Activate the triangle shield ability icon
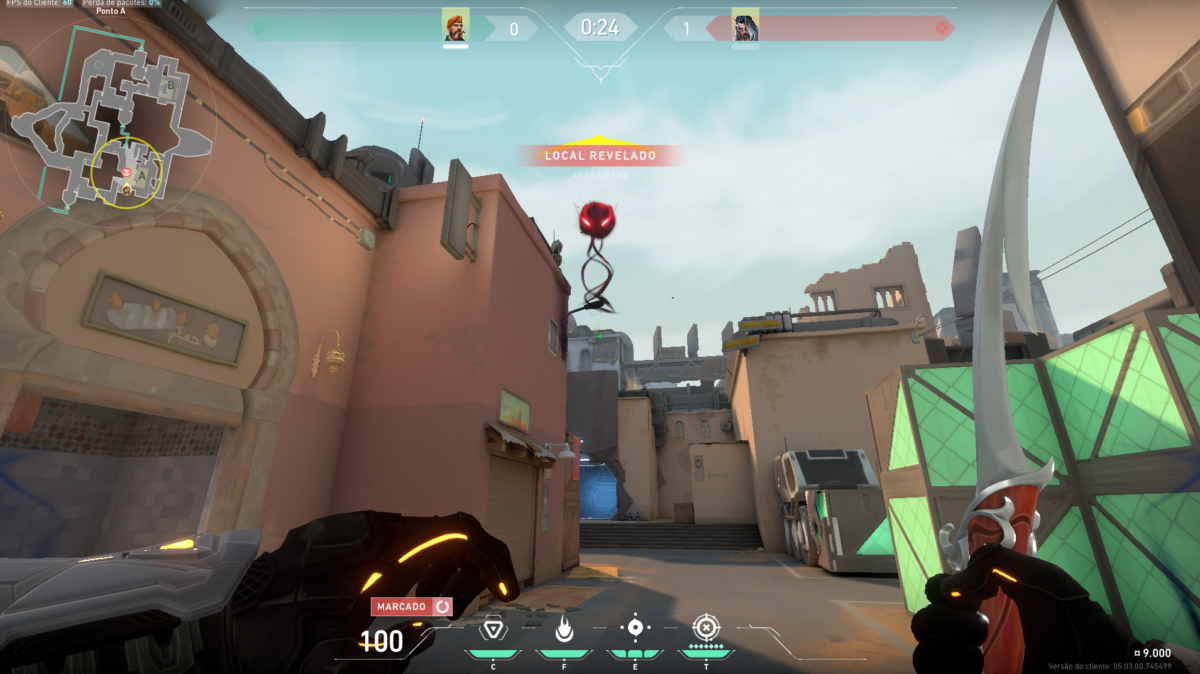Viewport: 1200px width, 674px height. [x=492, y=629]
